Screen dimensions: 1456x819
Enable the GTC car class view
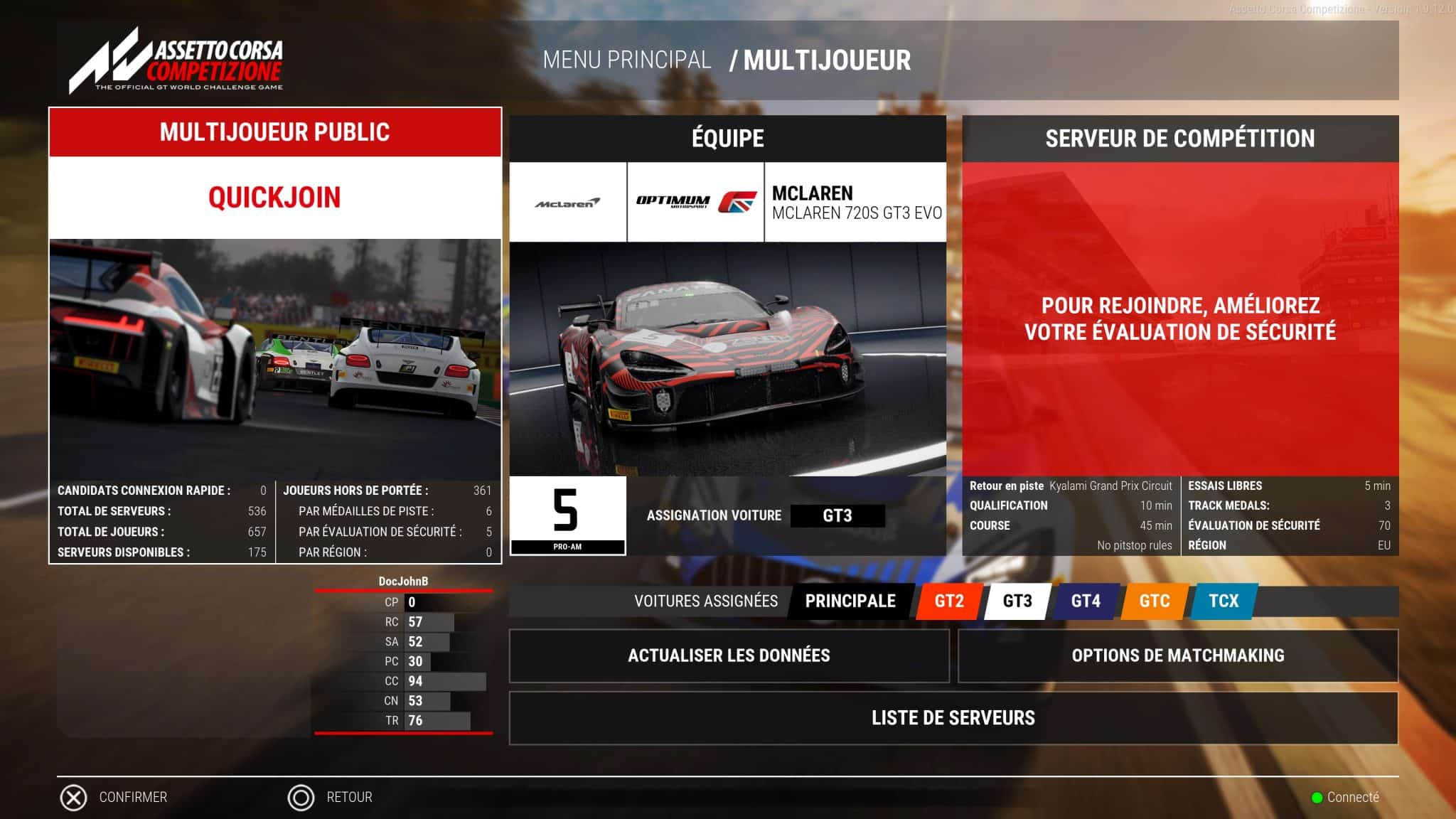[x=1153, y=601]
